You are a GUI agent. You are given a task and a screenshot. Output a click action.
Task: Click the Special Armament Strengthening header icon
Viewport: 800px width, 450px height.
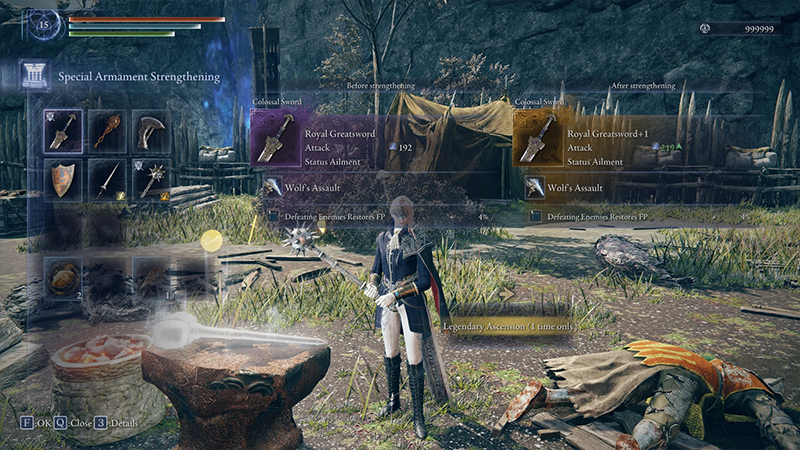pyautogui.click(x=33, y=75)
